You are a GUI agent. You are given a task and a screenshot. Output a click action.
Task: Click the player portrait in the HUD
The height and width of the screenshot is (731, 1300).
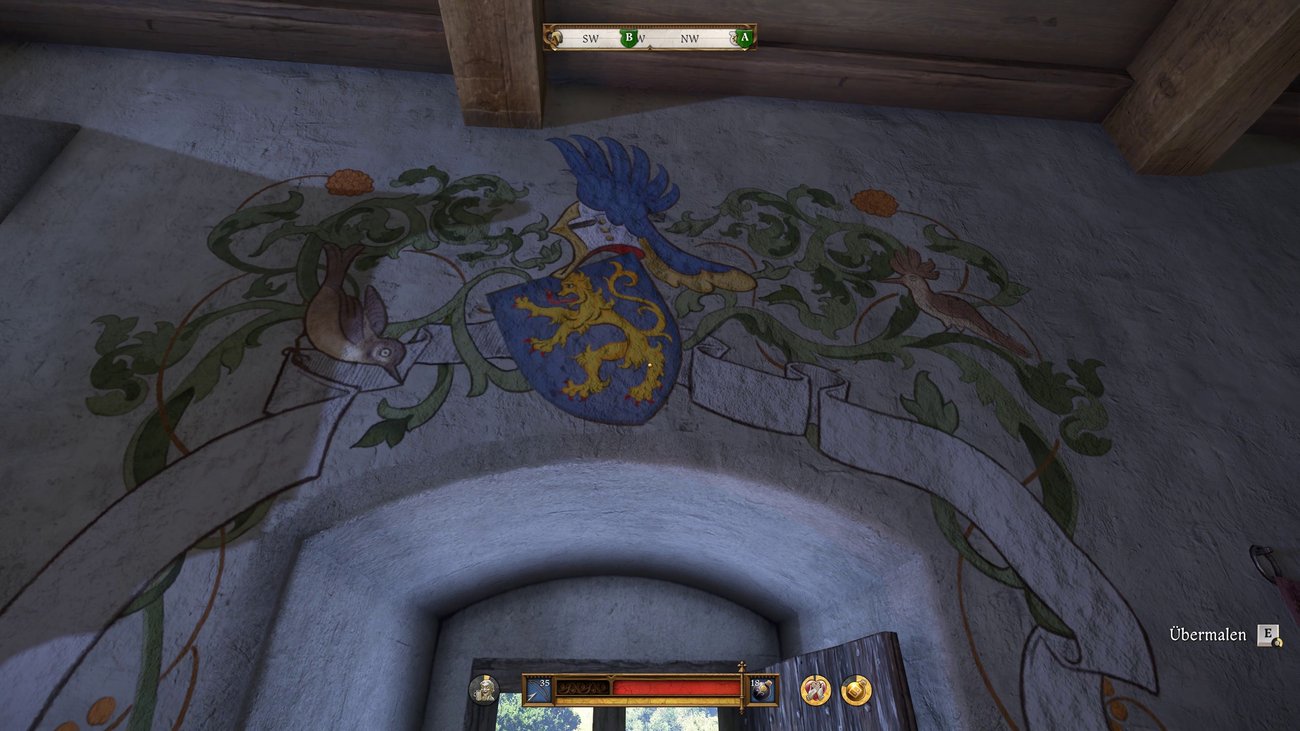pos(484,689)
